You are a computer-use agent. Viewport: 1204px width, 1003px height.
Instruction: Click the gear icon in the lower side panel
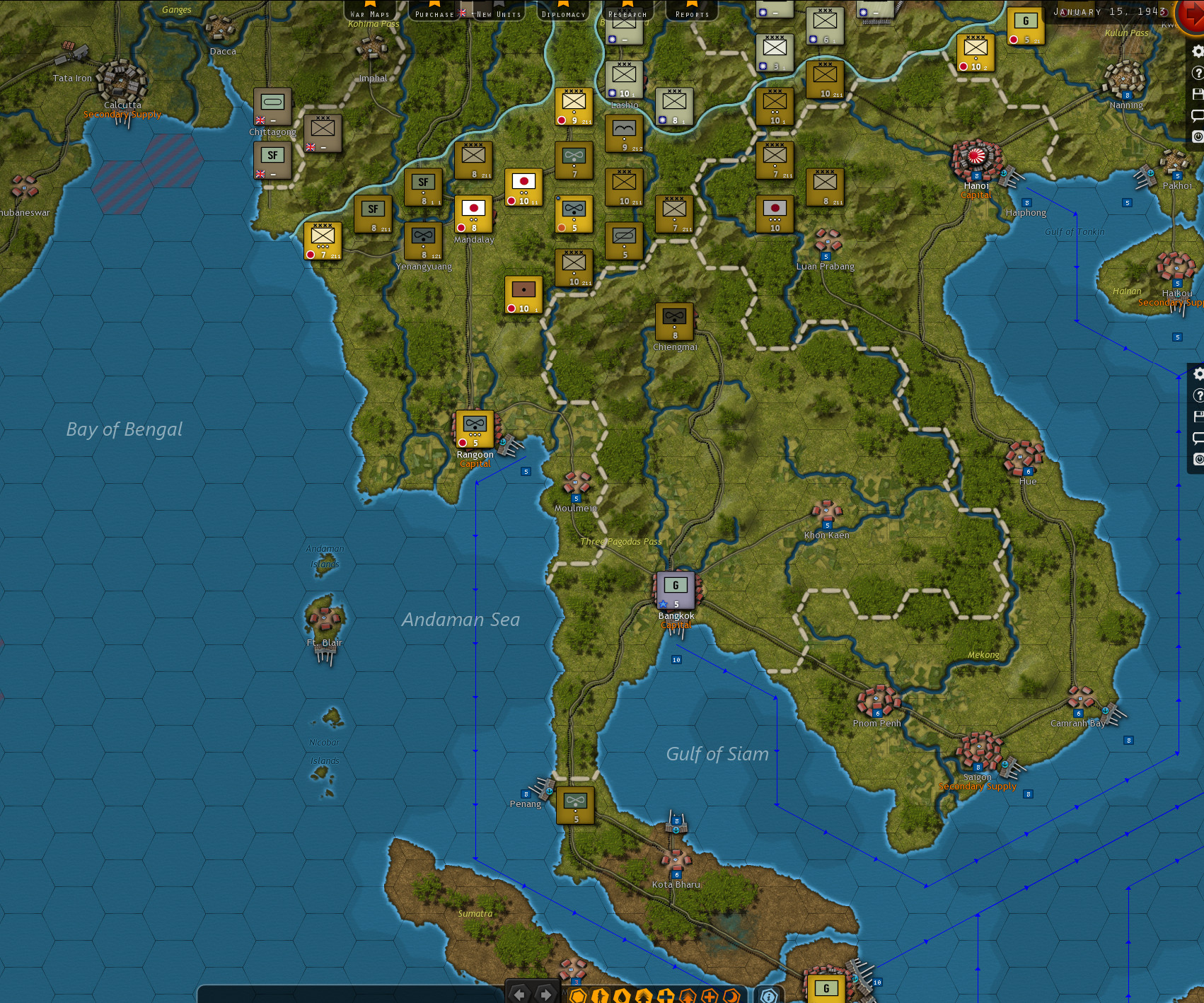tap(1199, 374)
